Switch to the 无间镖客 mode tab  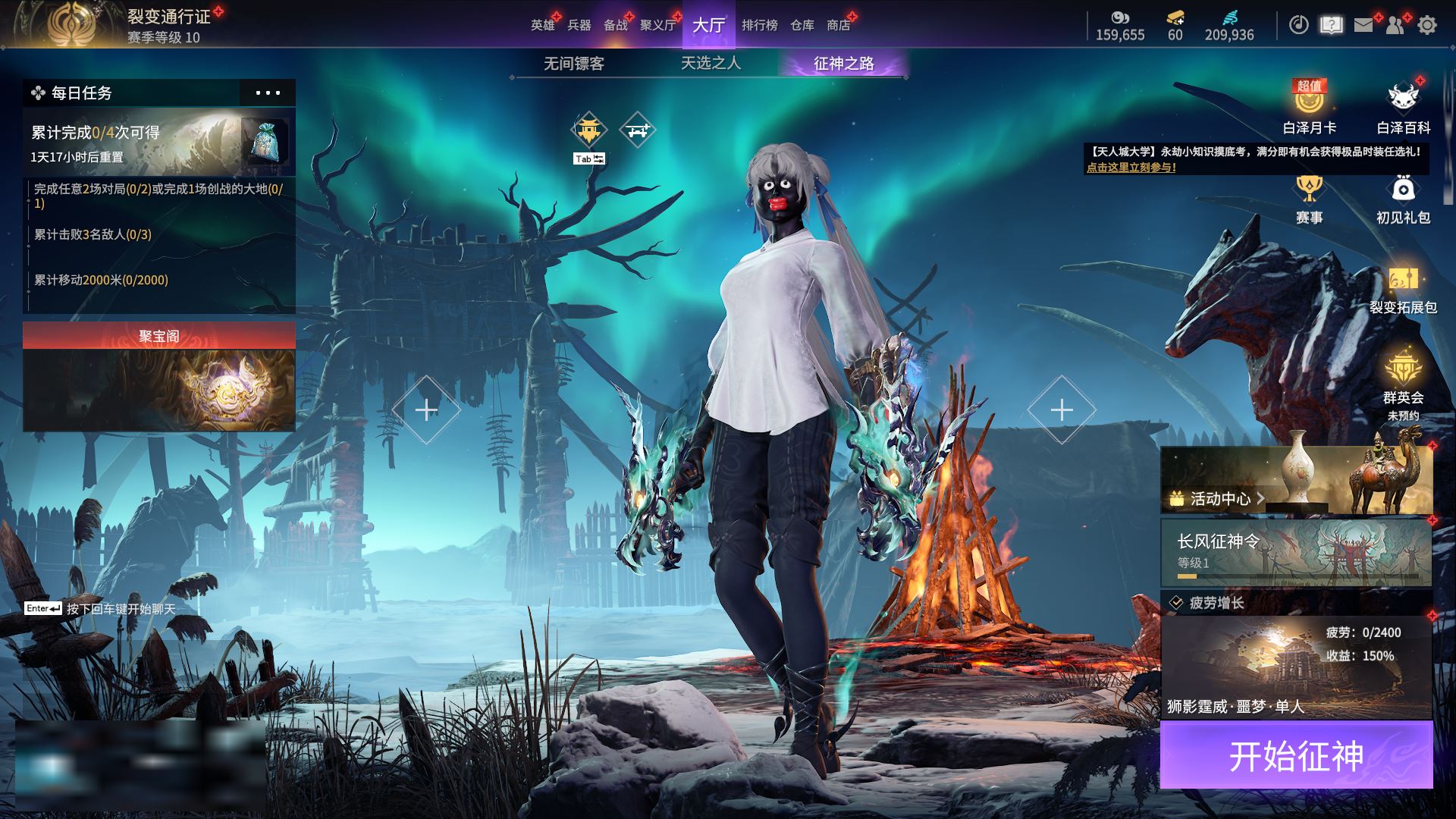tap(574, 64)
